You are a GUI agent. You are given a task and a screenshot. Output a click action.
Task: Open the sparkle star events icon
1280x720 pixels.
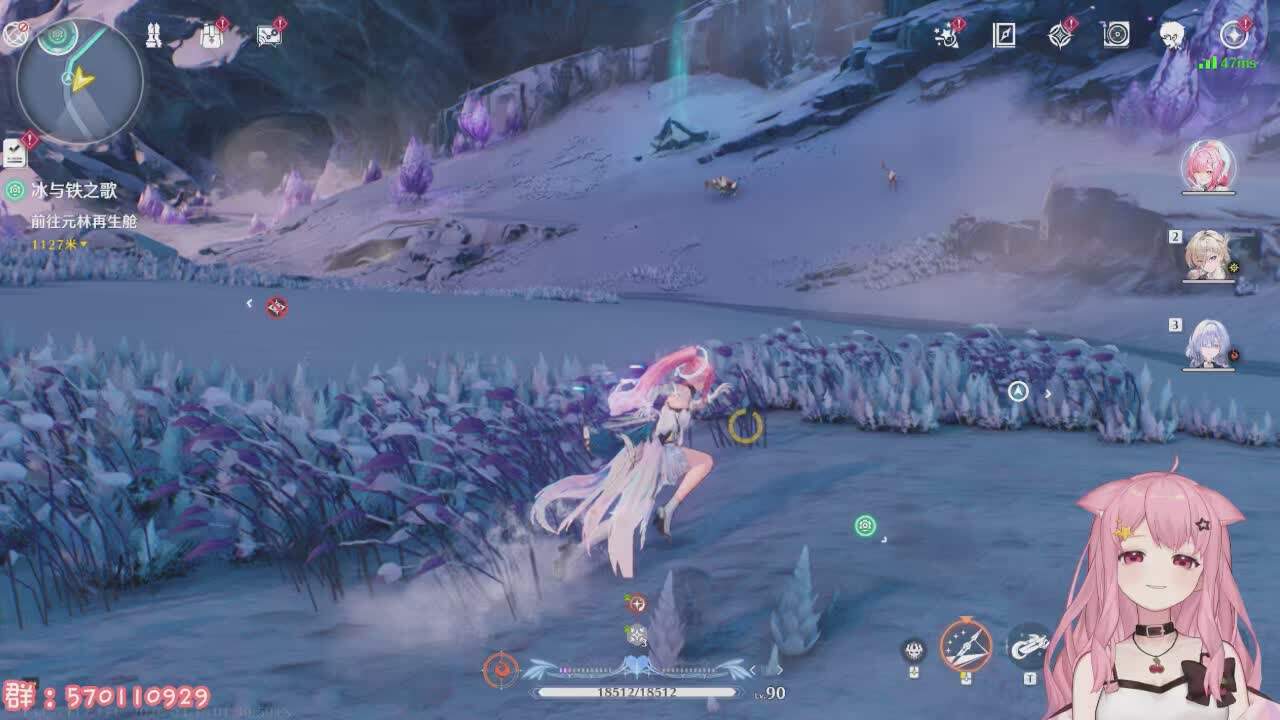pyautogui.click(x=946, y=36)
